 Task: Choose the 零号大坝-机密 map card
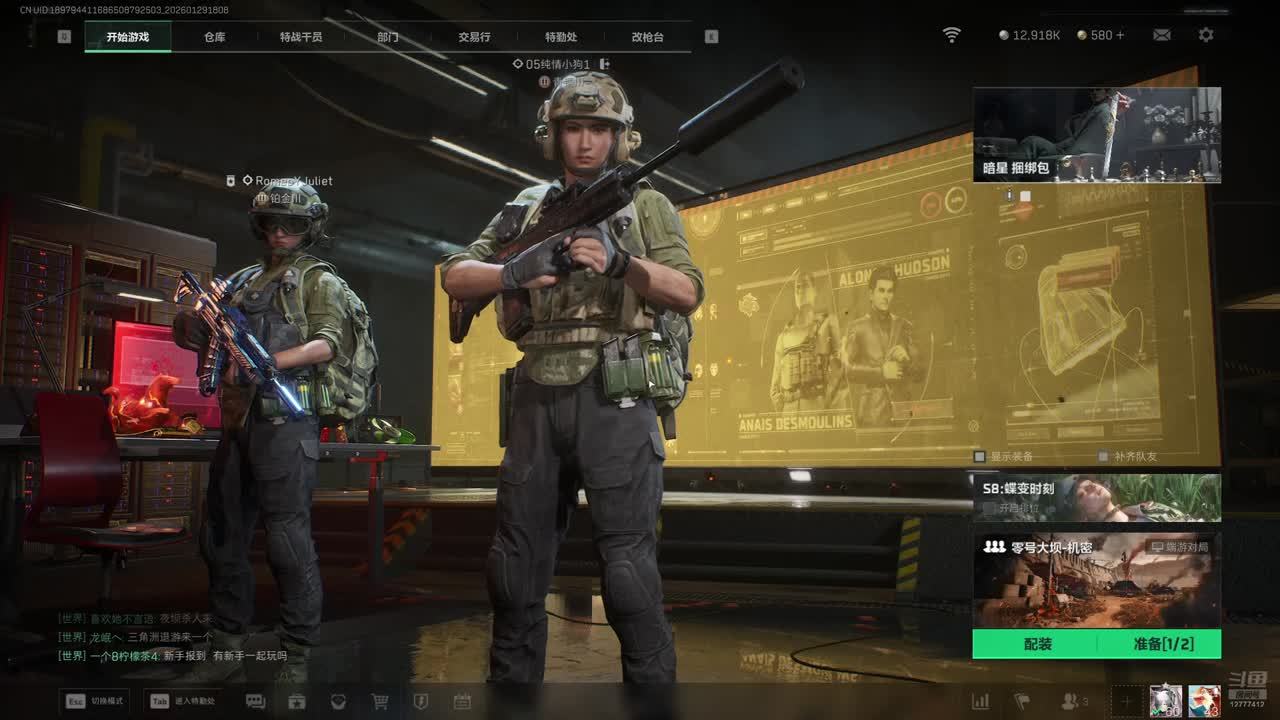pyautogui.click(x=1096, y=580)
